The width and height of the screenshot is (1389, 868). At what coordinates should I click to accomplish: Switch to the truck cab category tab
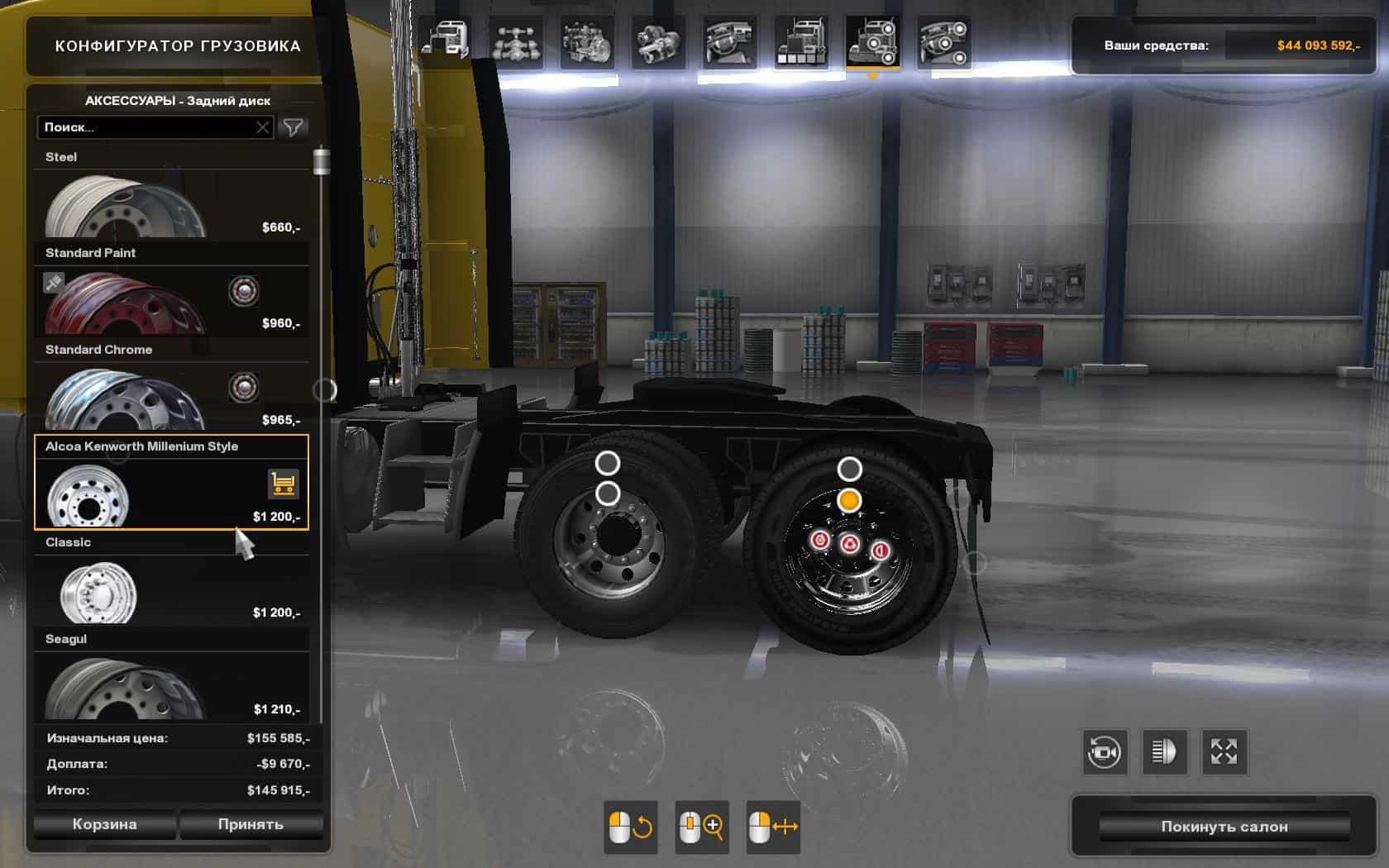[445, 41]
